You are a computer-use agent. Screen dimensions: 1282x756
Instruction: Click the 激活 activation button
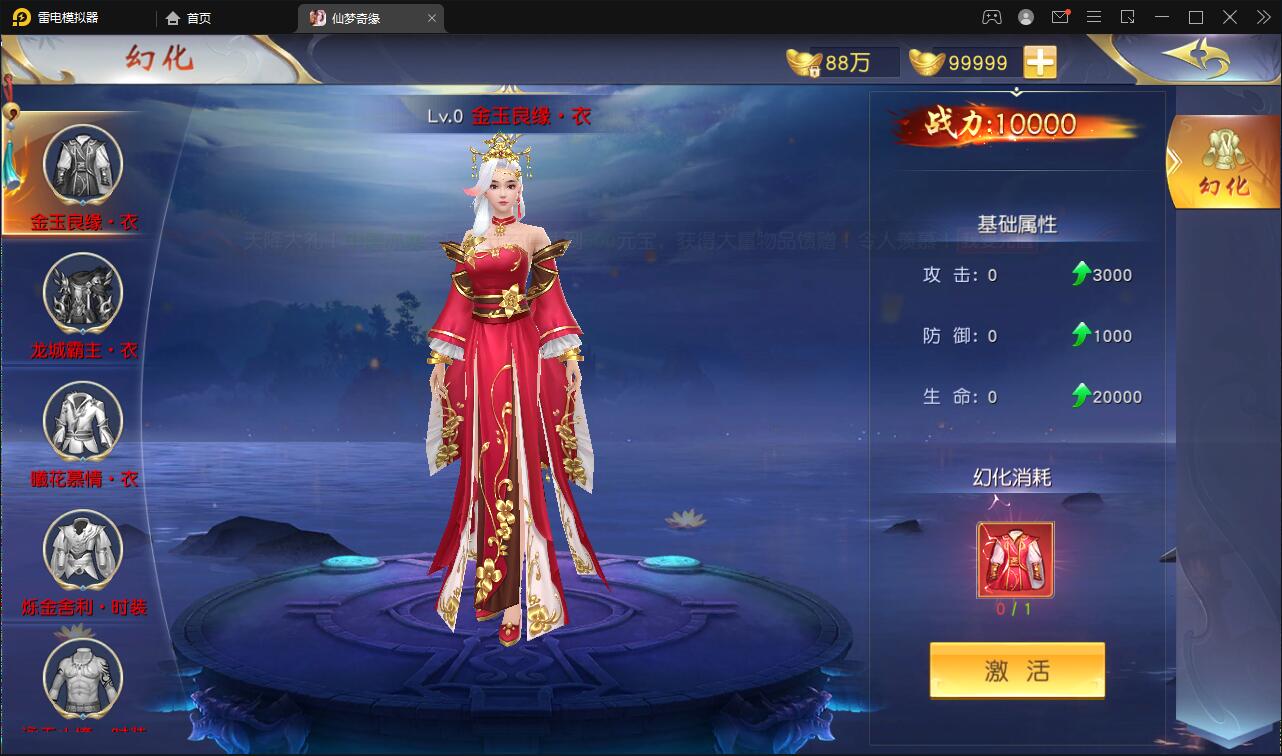(x=1015, y=669)
